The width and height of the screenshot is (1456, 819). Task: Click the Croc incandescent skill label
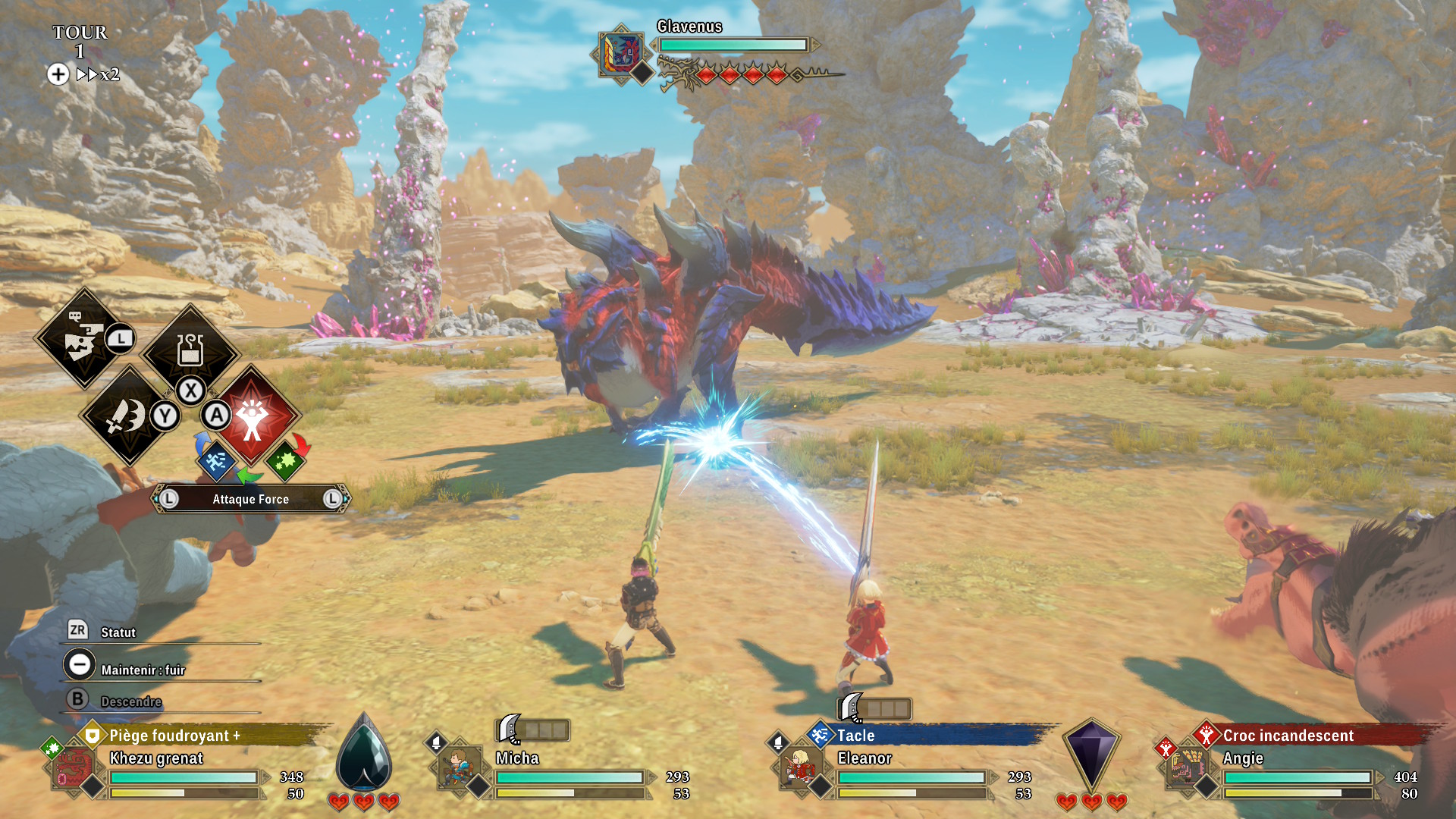[x=1288, y=736]
